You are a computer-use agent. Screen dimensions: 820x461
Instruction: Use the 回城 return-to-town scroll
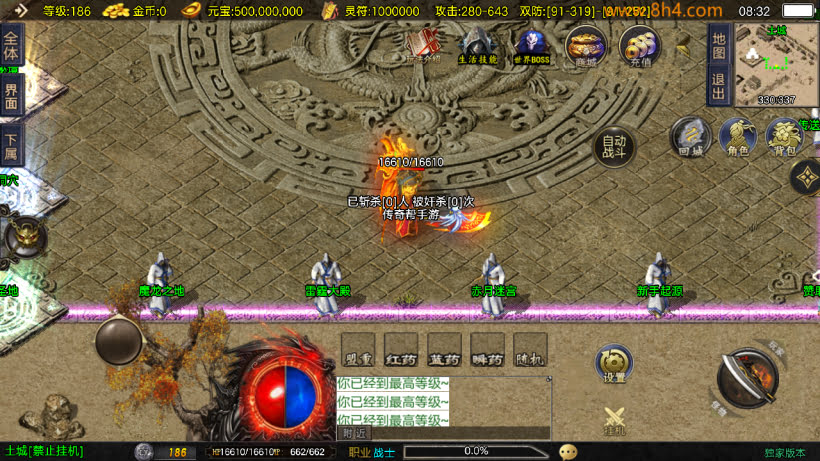[x=690, y=137]
